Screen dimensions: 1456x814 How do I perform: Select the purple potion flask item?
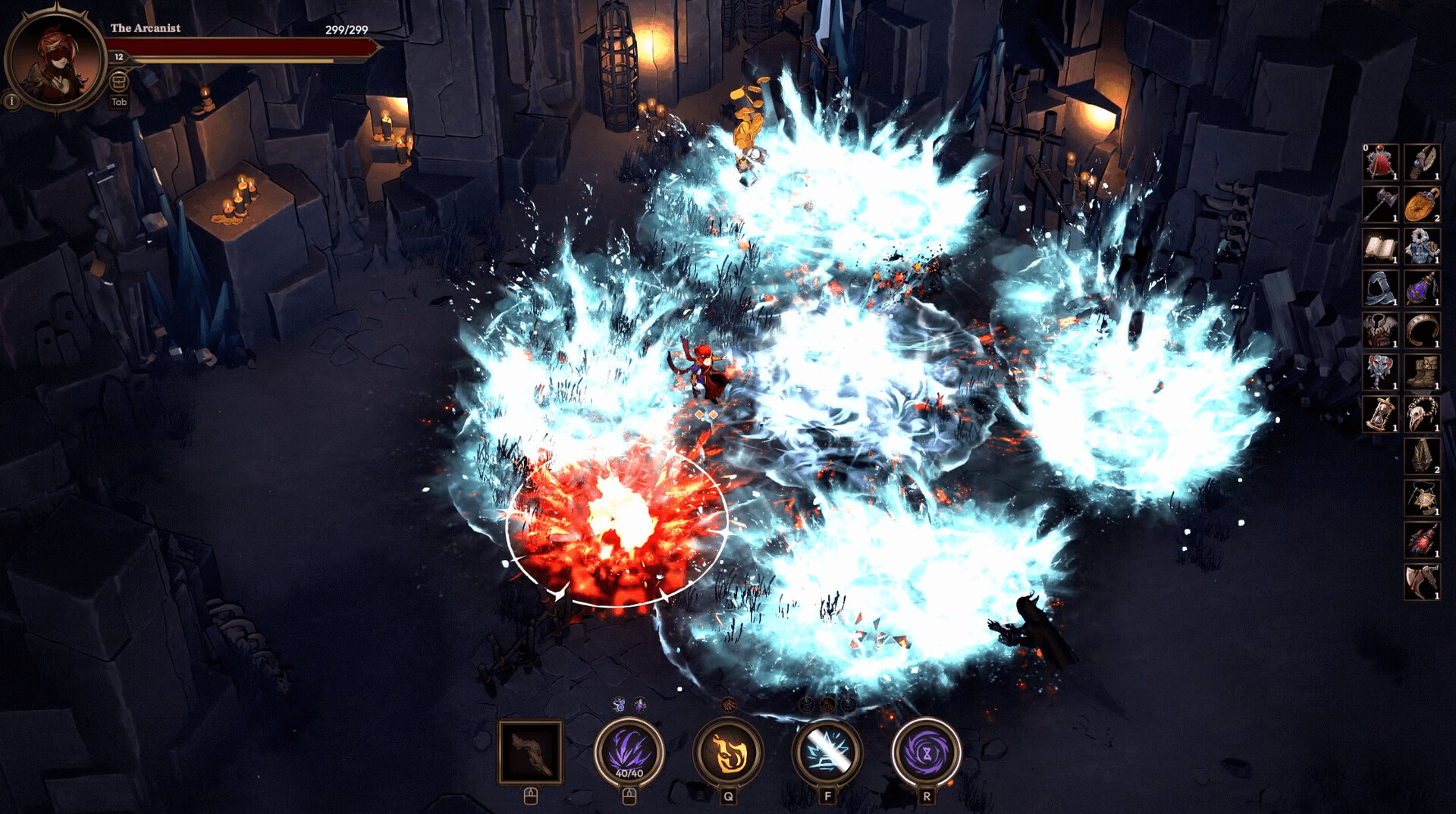click(1421, 288)
